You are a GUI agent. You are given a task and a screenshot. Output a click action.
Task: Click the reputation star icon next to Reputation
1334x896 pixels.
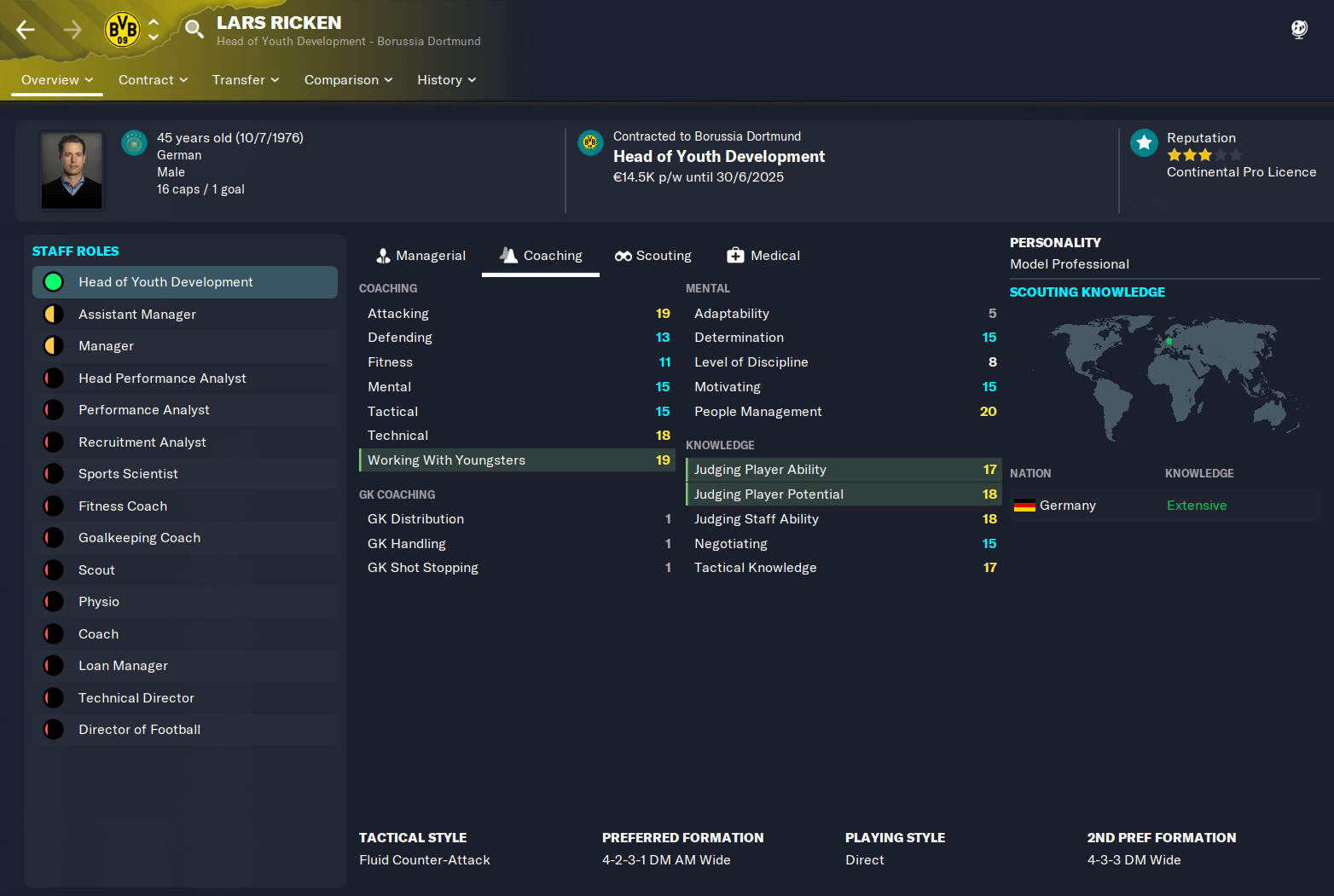1143,142
